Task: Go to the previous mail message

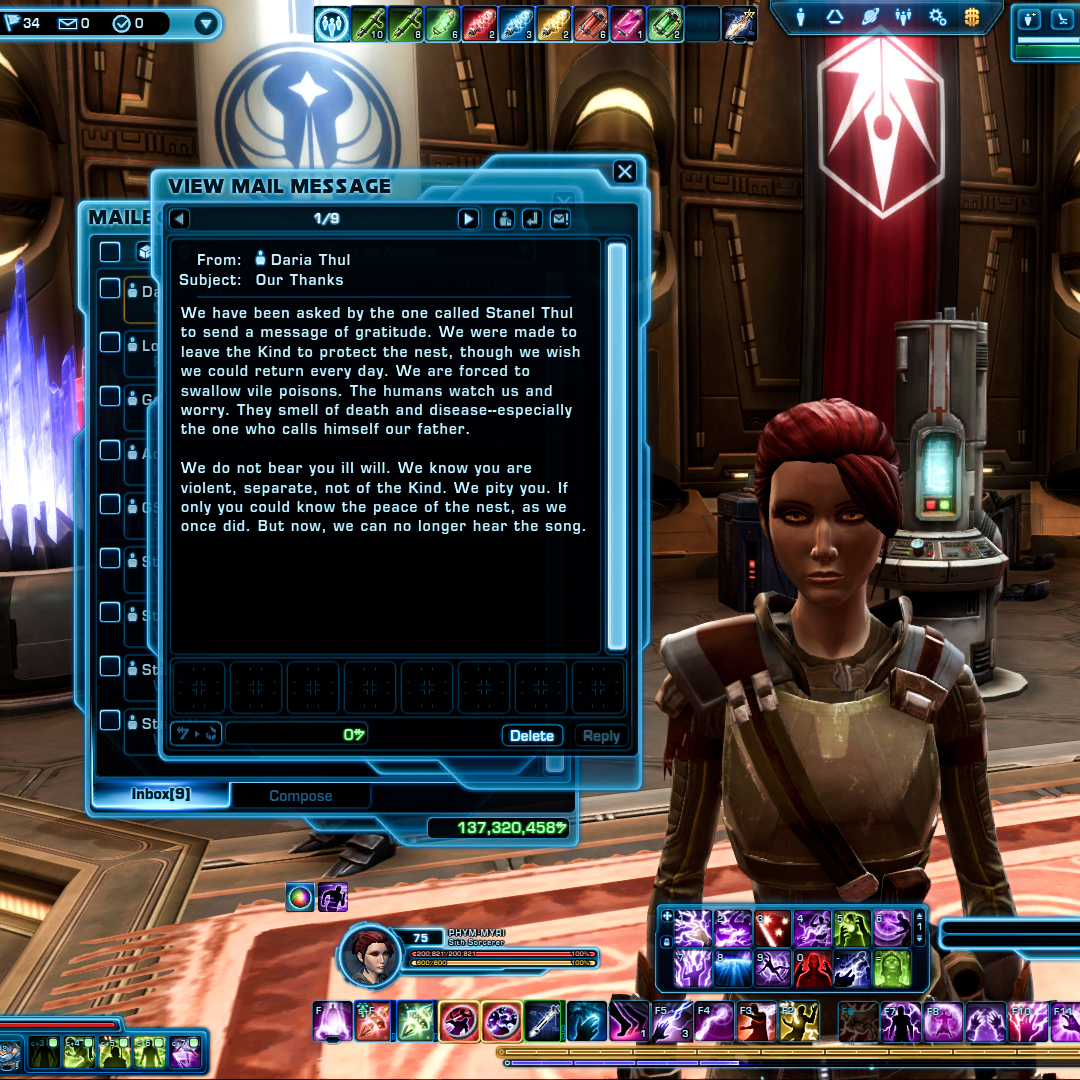Action: coord(179,219)
